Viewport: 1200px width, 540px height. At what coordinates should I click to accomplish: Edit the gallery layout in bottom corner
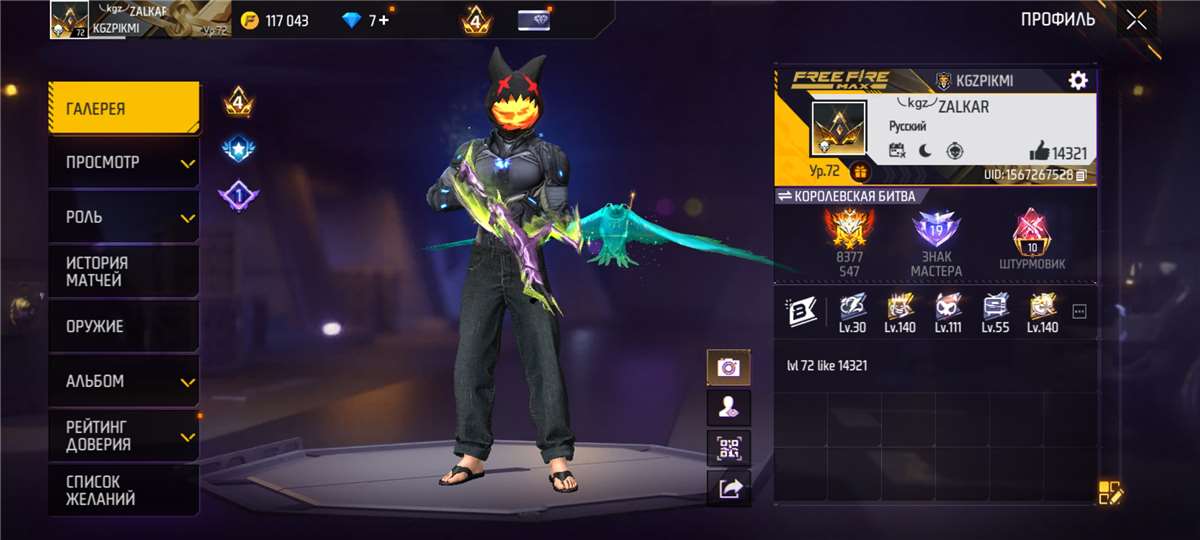coord(1111,491)
